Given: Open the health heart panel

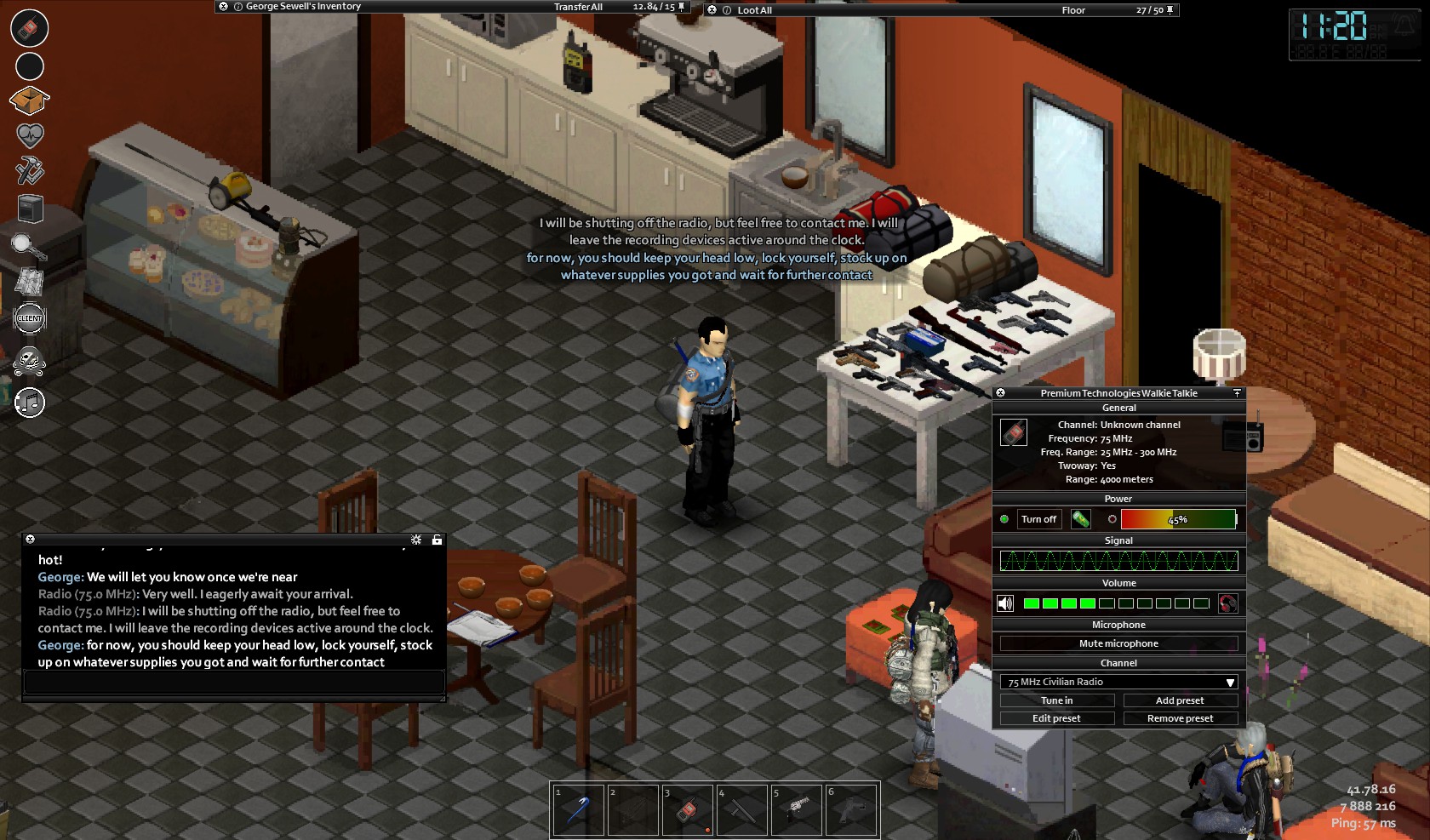Looking at the screenshot, I should 30,135.
